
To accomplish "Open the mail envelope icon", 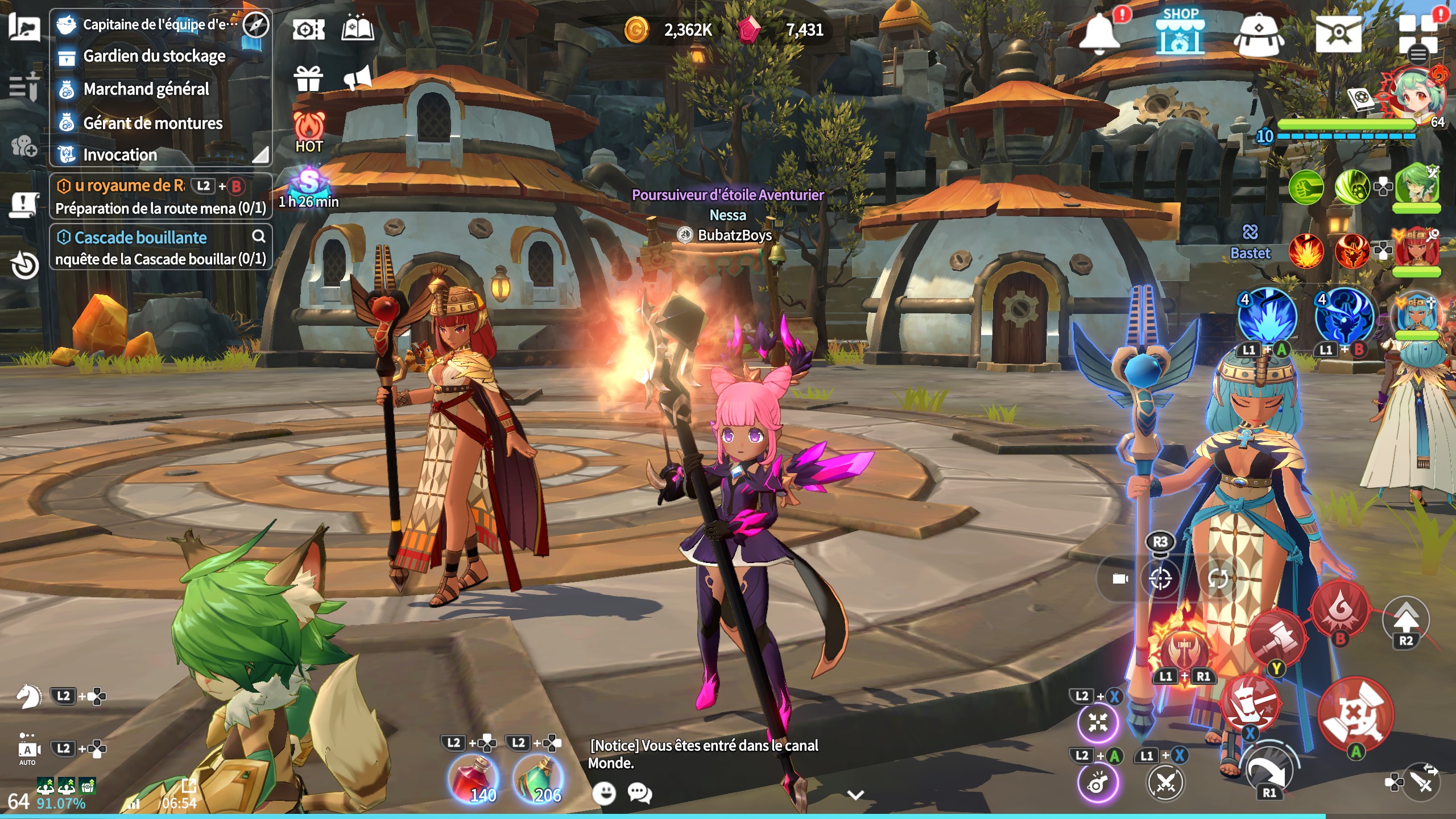I will 1338,33.
